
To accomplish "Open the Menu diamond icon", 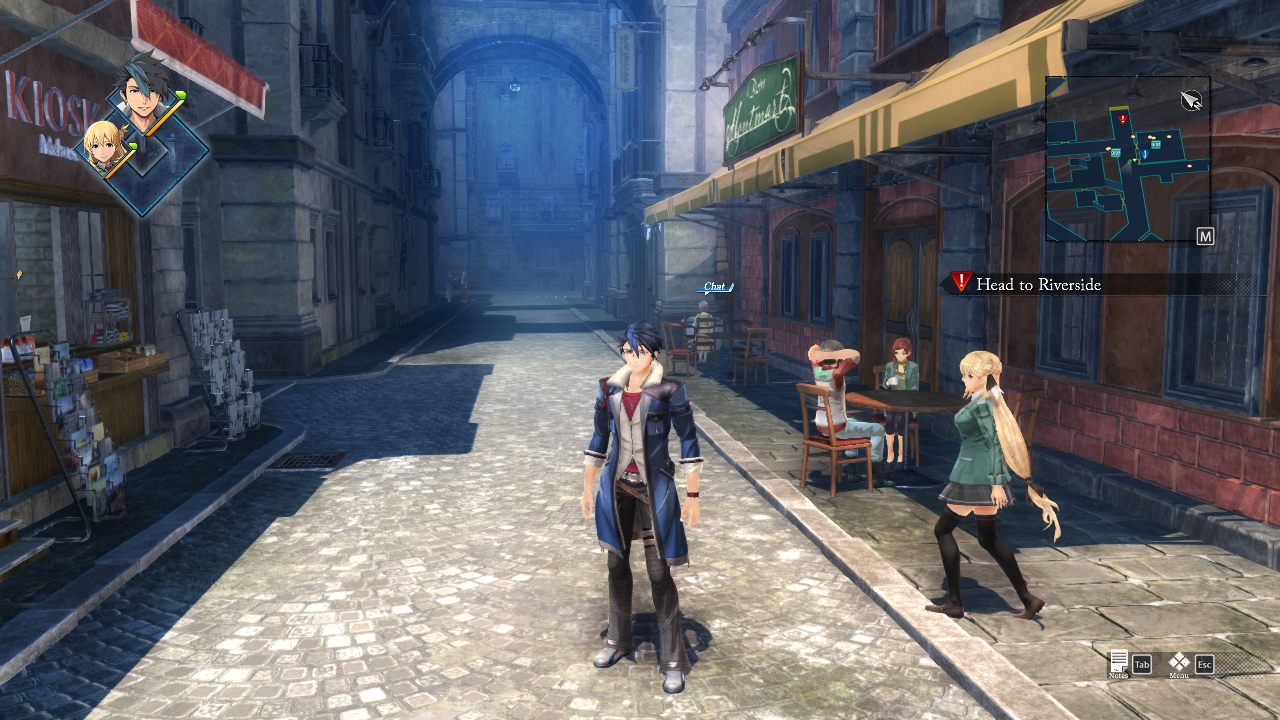I will (x=1180, y=662).
